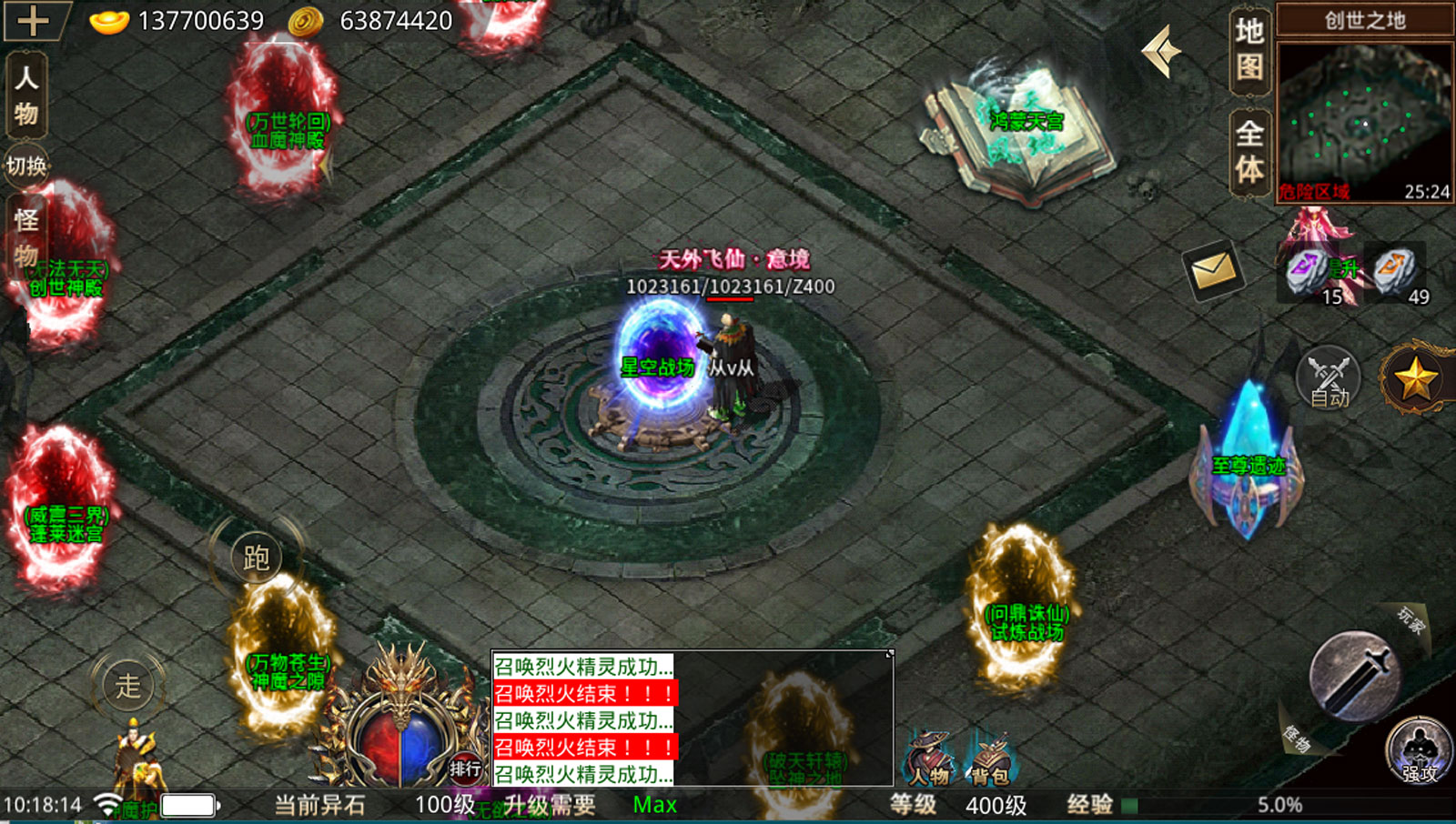Open the 地图 map tab at top right
Viewport: 1456px width, 824px height.
click(x=1248, y=48)
